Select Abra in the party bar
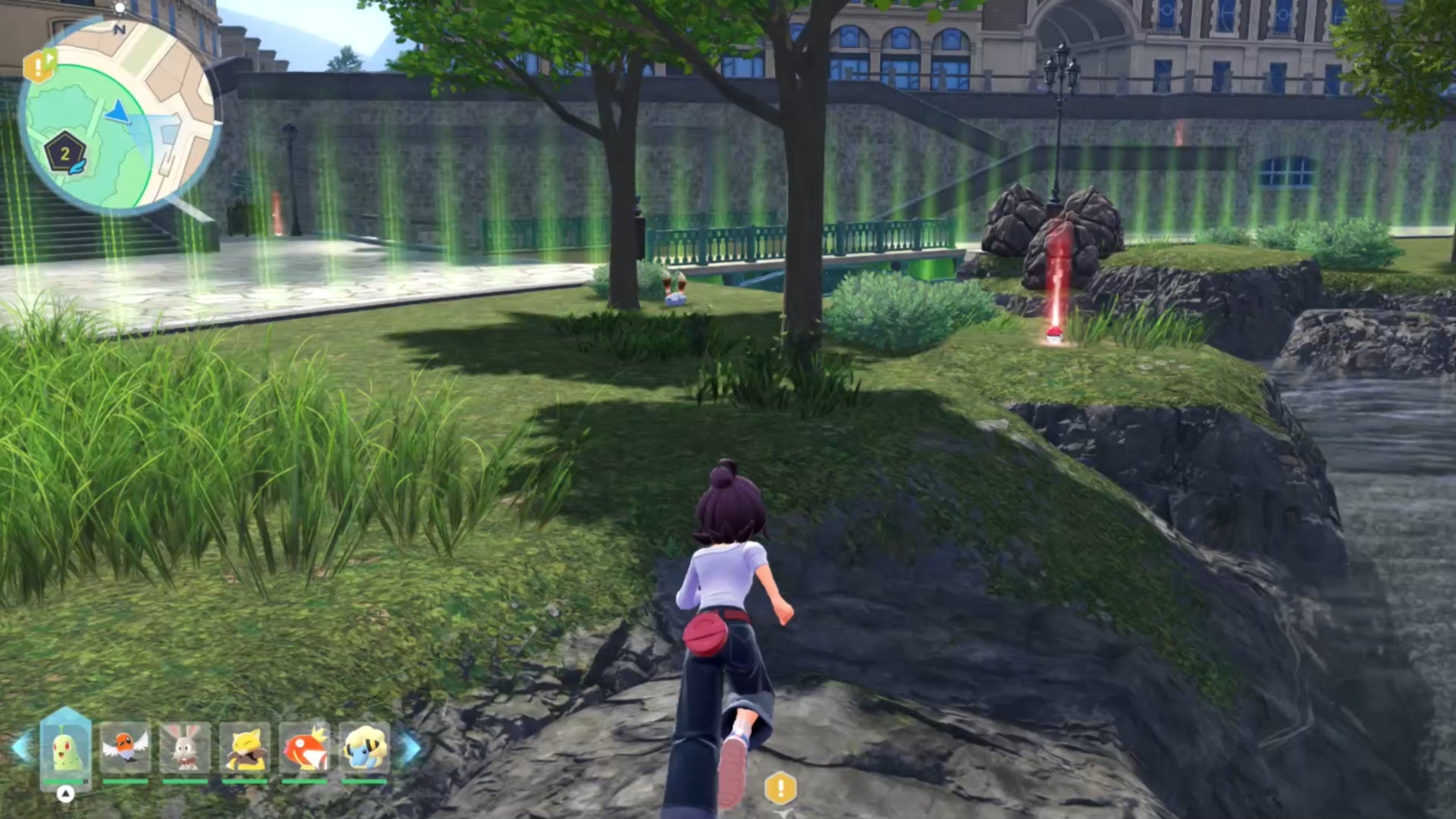 coord(244,748)
